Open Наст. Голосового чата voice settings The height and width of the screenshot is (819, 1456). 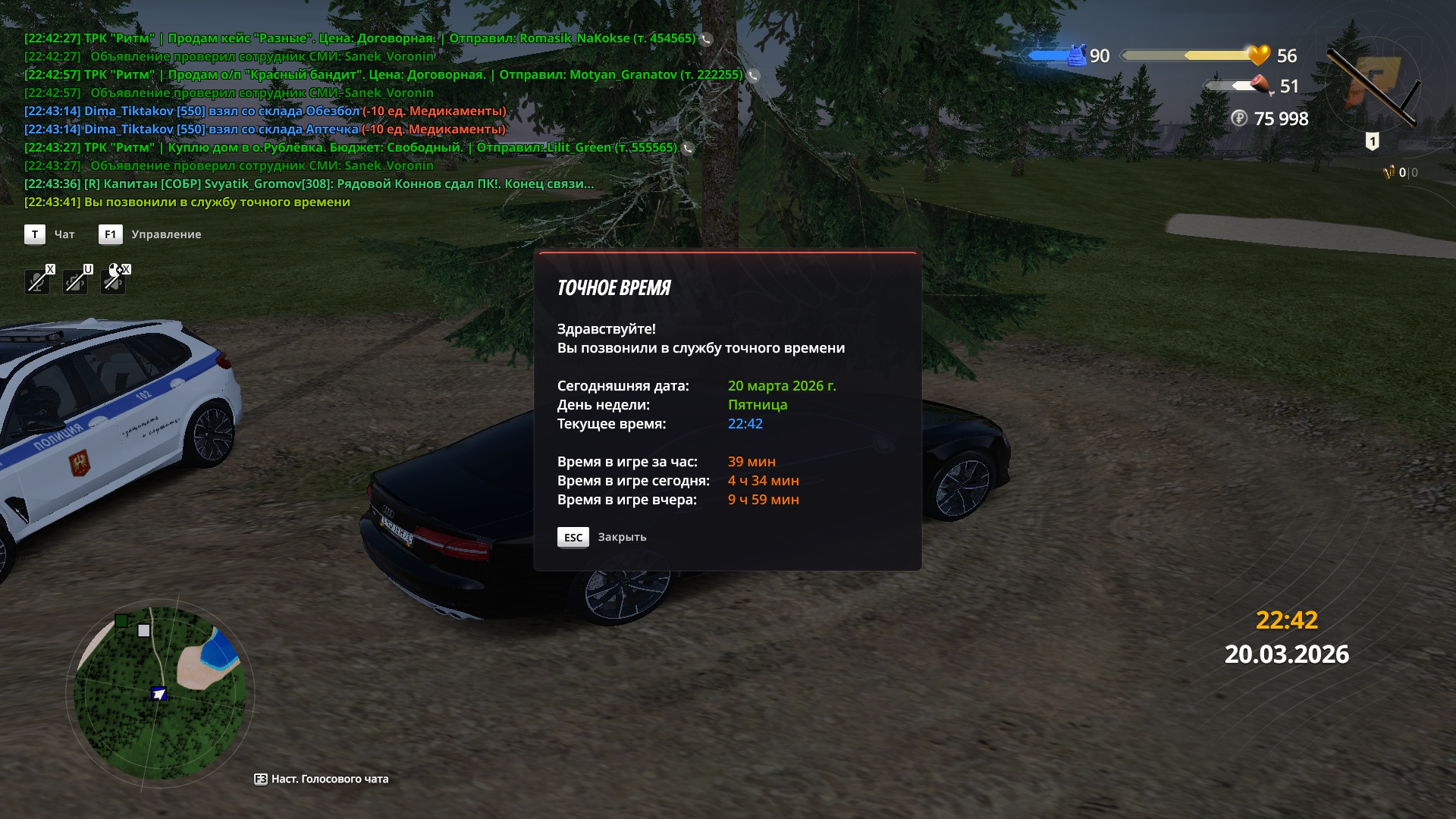point(322,779)
